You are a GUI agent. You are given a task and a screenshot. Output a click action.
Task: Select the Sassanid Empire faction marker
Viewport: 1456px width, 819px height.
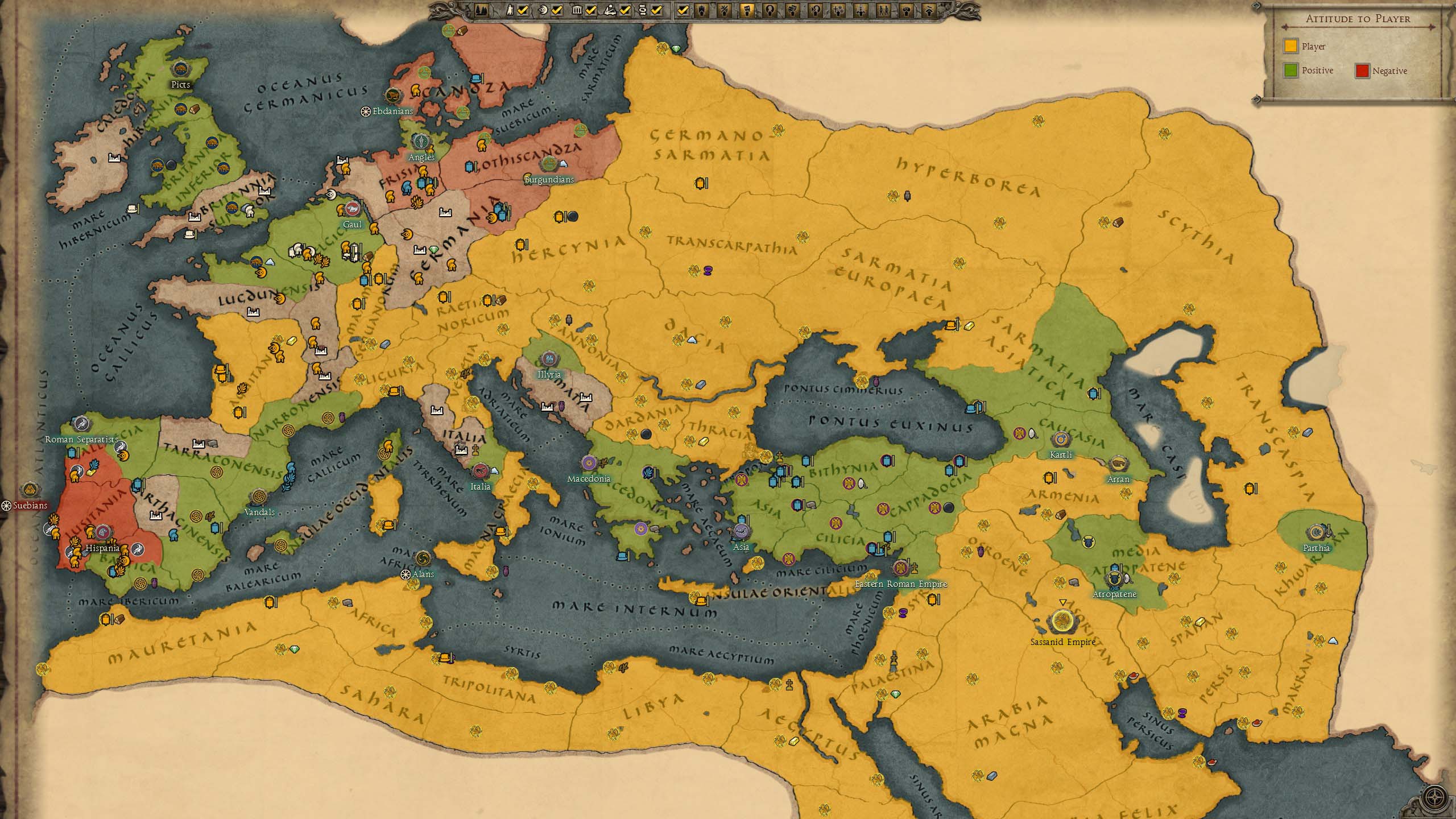pyautogui.click(x=1061, y=622)
